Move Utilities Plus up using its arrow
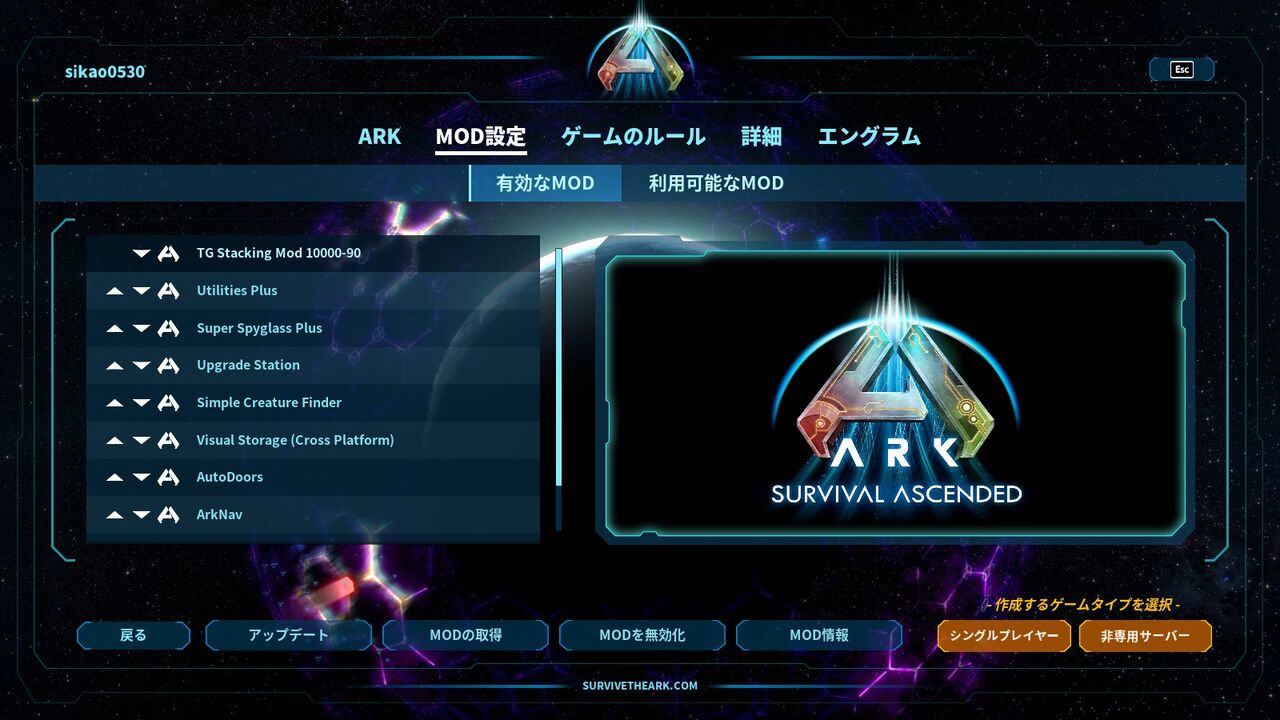 [x=115, y=290]
